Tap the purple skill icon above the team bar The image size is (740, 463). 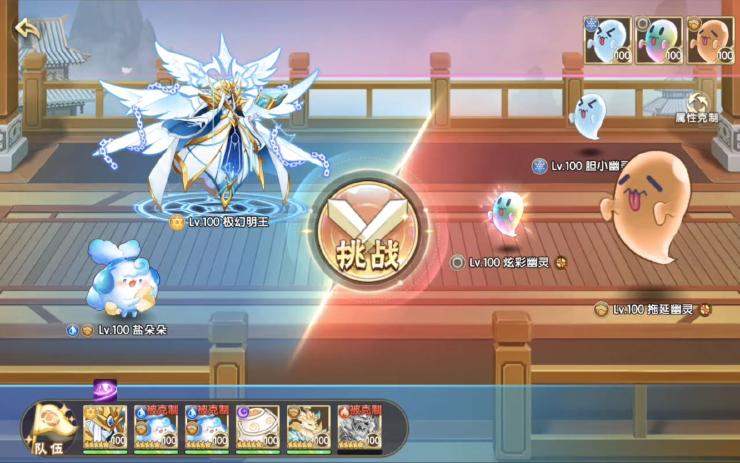tap(105, 390)
